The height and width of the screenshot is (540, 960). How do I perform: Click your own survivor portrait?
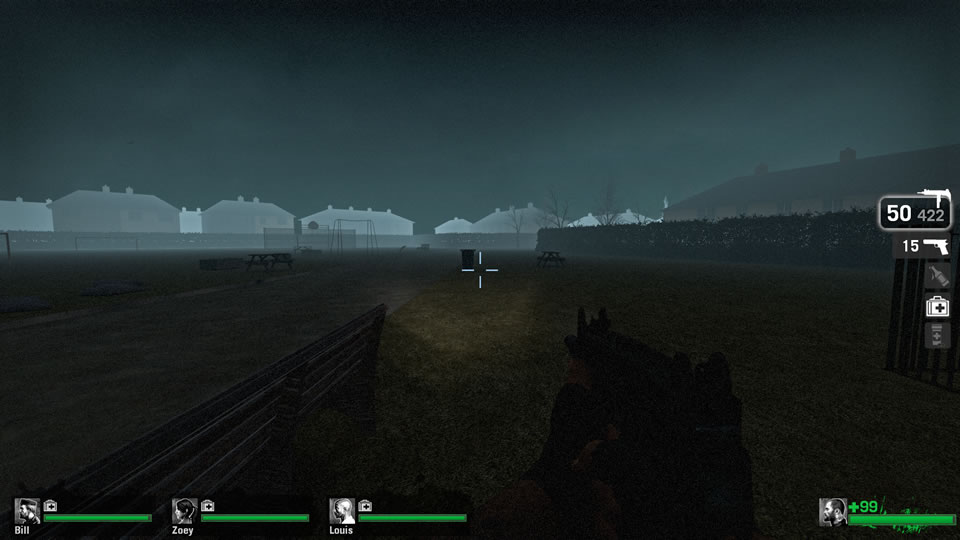point(832,511)
